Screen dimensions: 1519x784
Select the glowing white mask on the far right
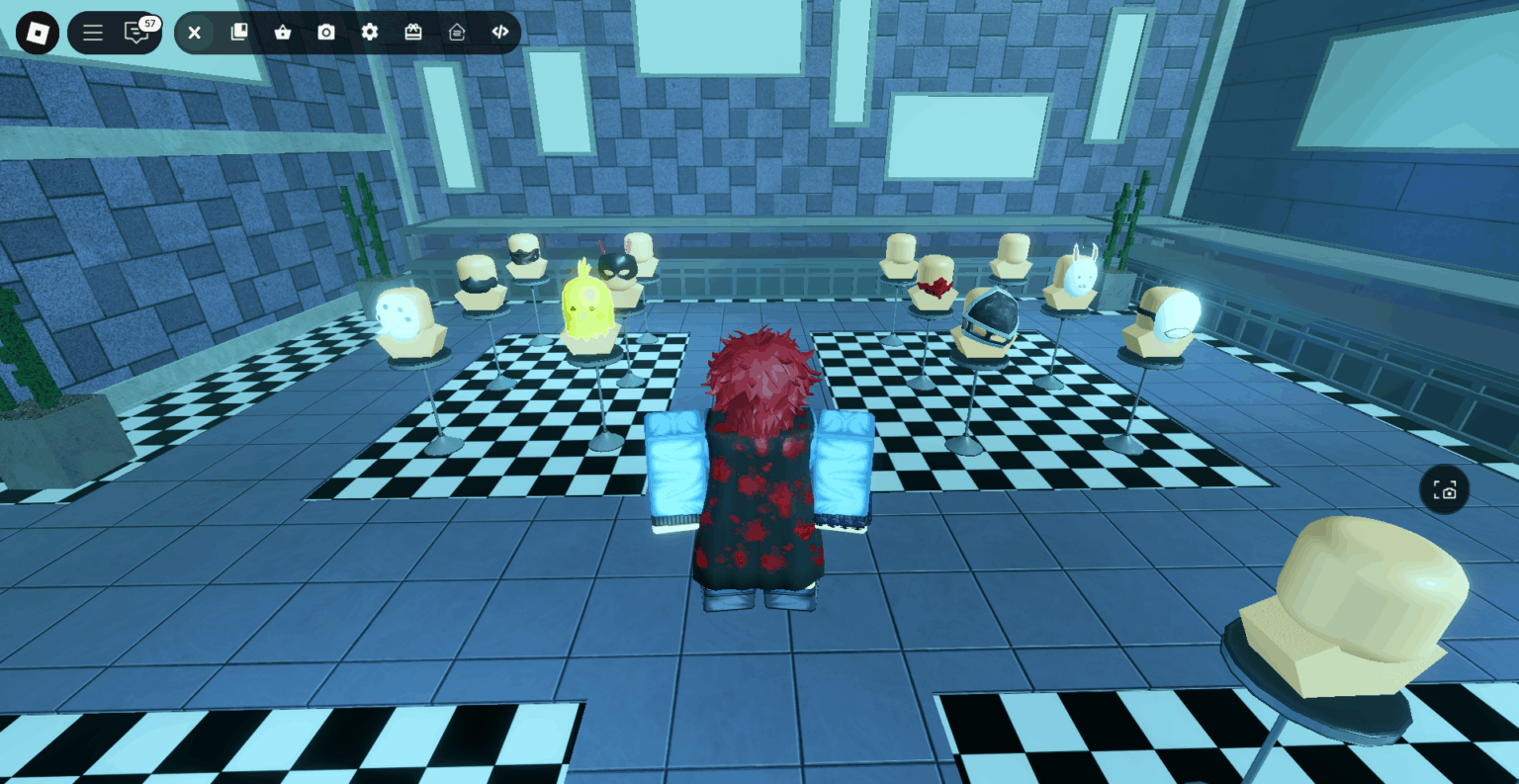click(1171, 316)
